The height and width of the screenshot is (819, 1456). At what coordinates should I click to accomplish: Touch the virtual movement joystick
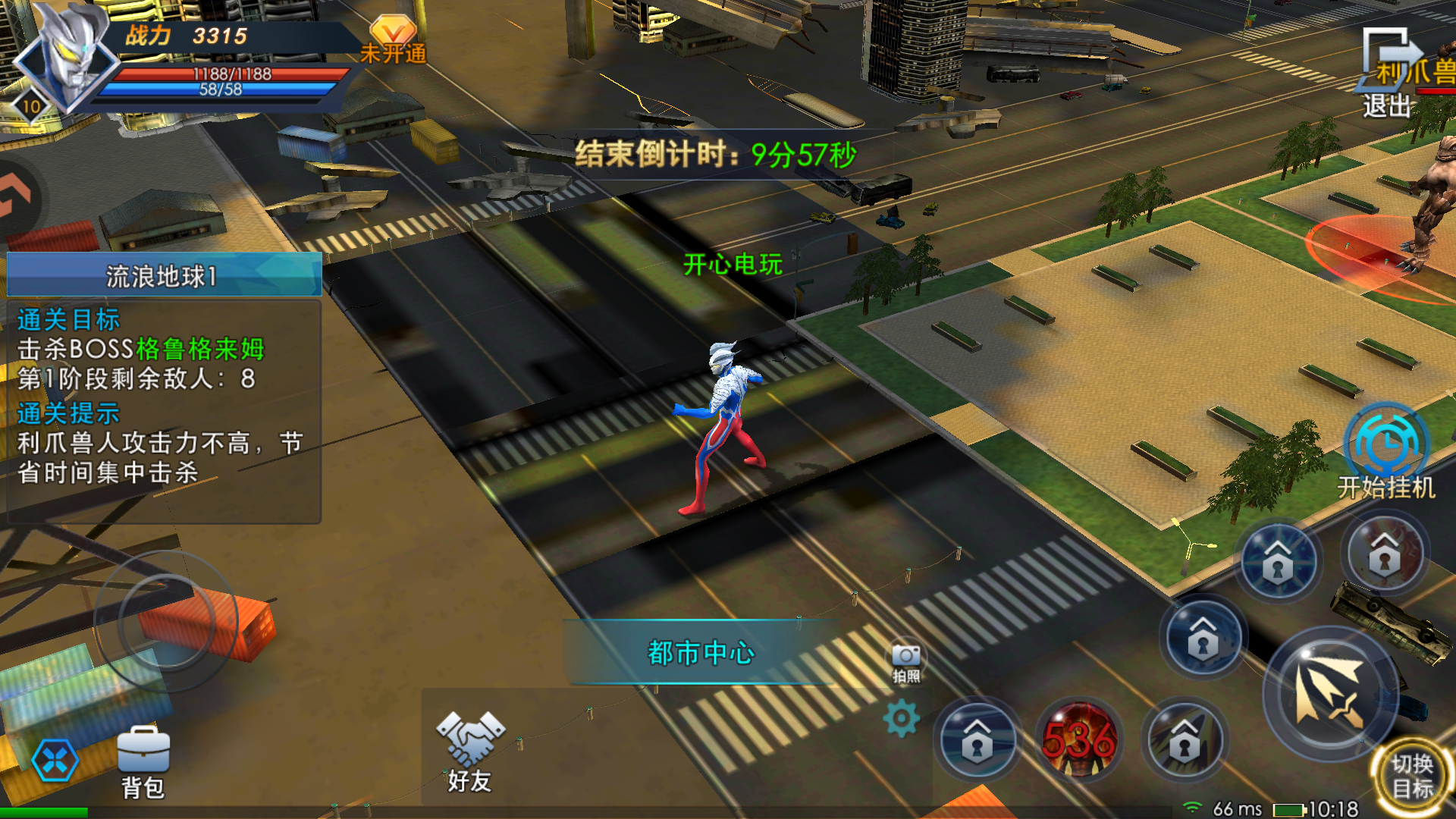pyautogui.click(x=167, y=621)
